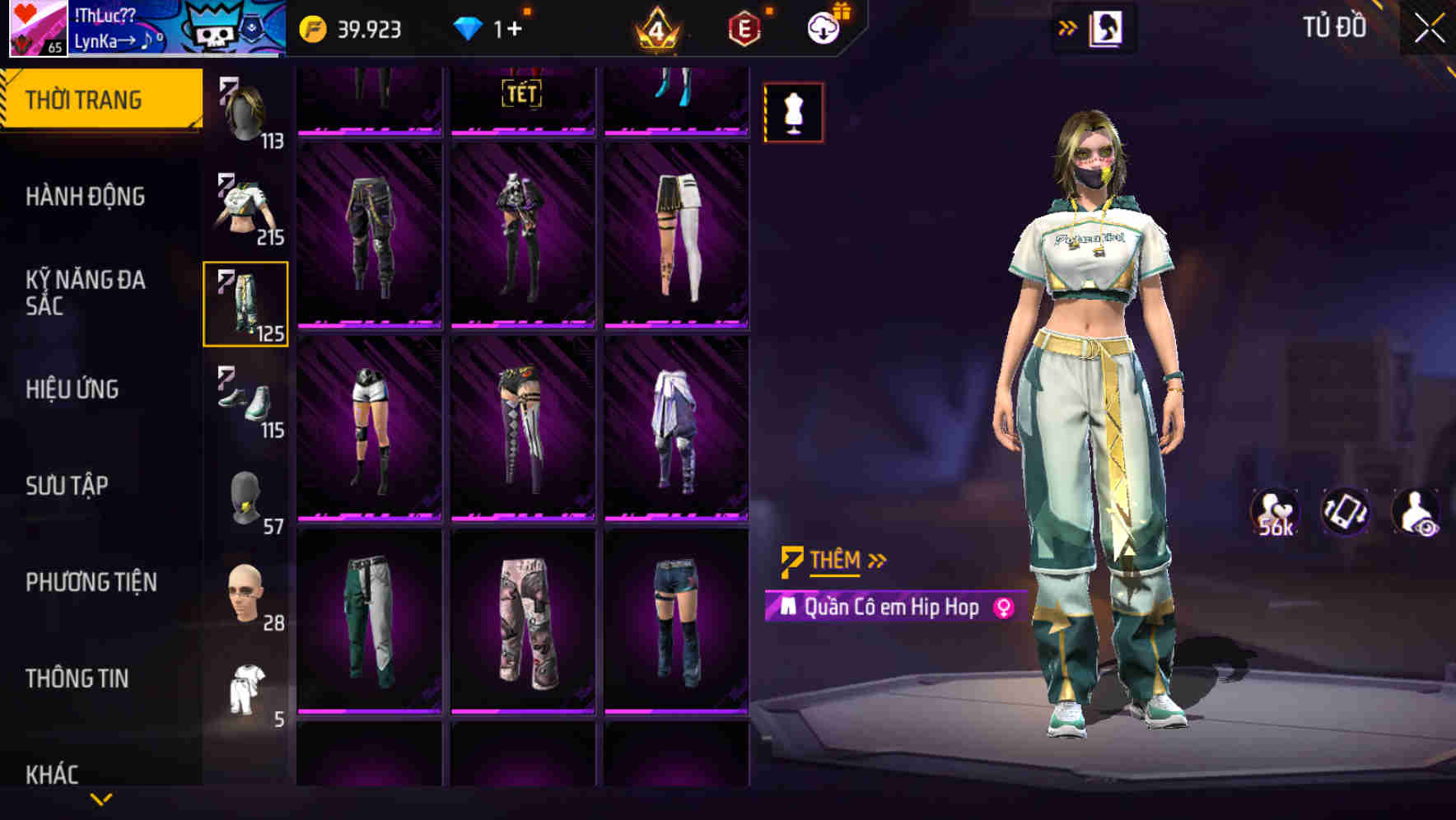Toggle character preview with the eye icon

click(x=1417, y=515)
